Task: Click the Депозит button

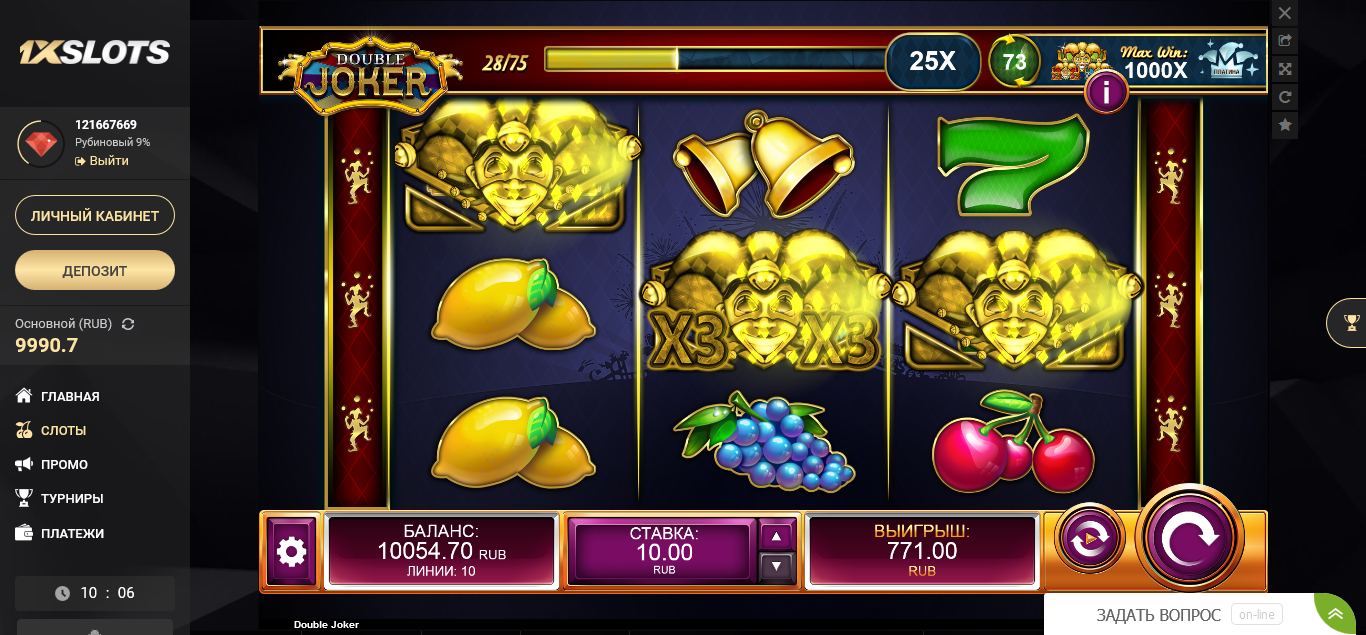Action: (95, 270)
